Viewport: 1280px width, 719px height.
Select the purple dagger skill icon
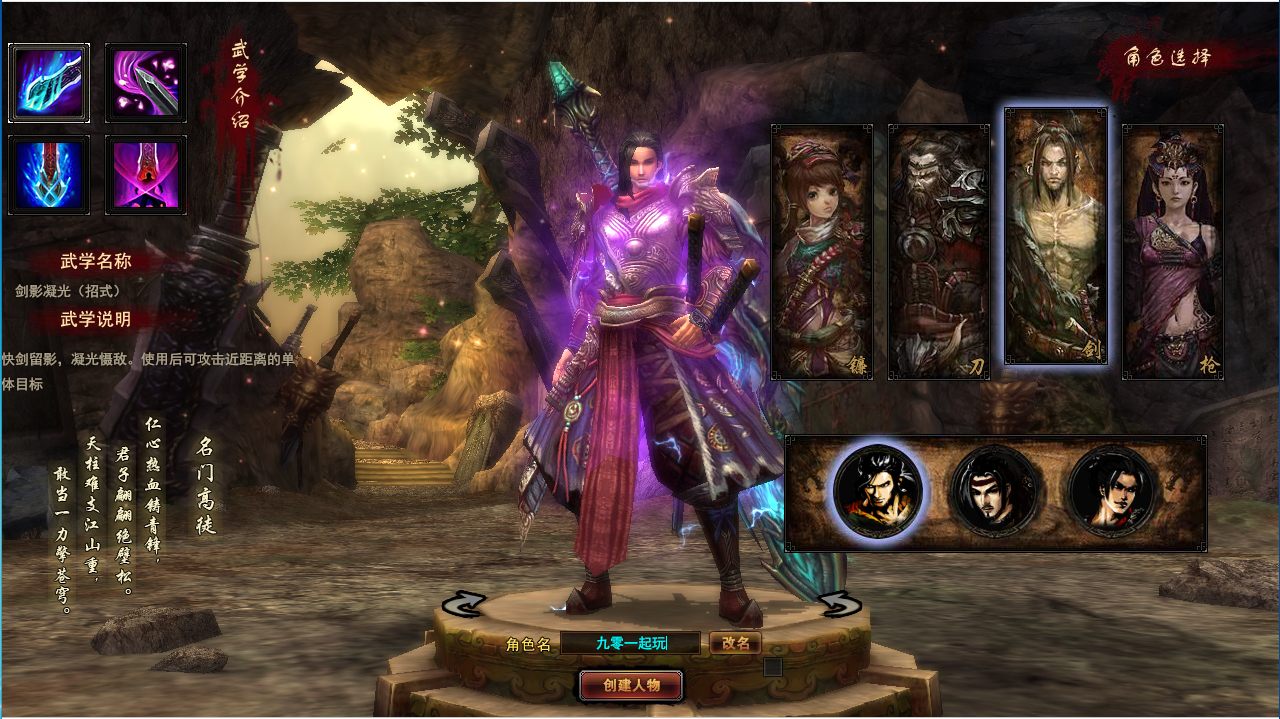point(146,83)
